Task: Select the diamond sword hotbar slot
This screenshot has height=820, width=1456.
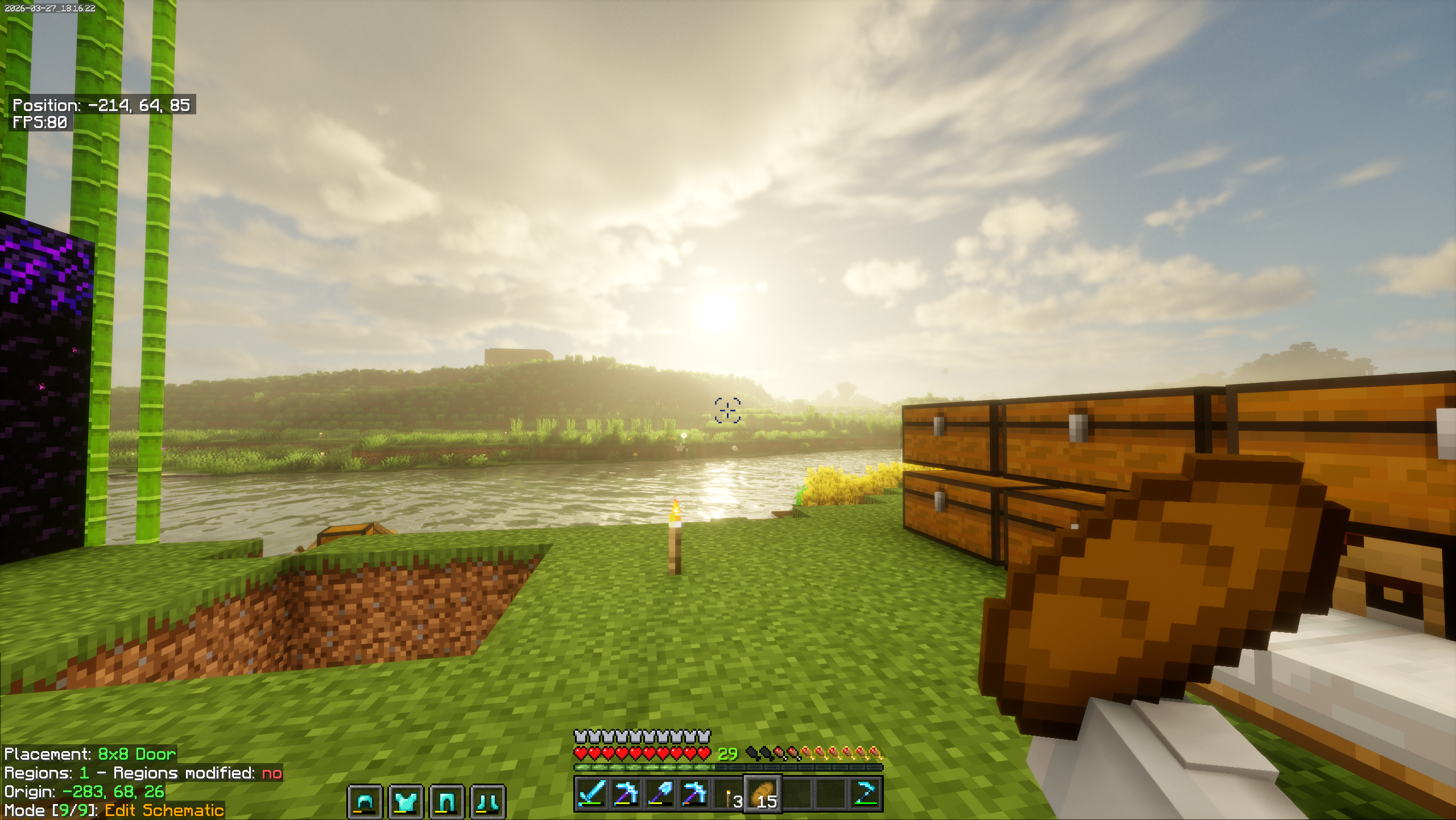Action: pyautogui.click(x=591, y=793)
